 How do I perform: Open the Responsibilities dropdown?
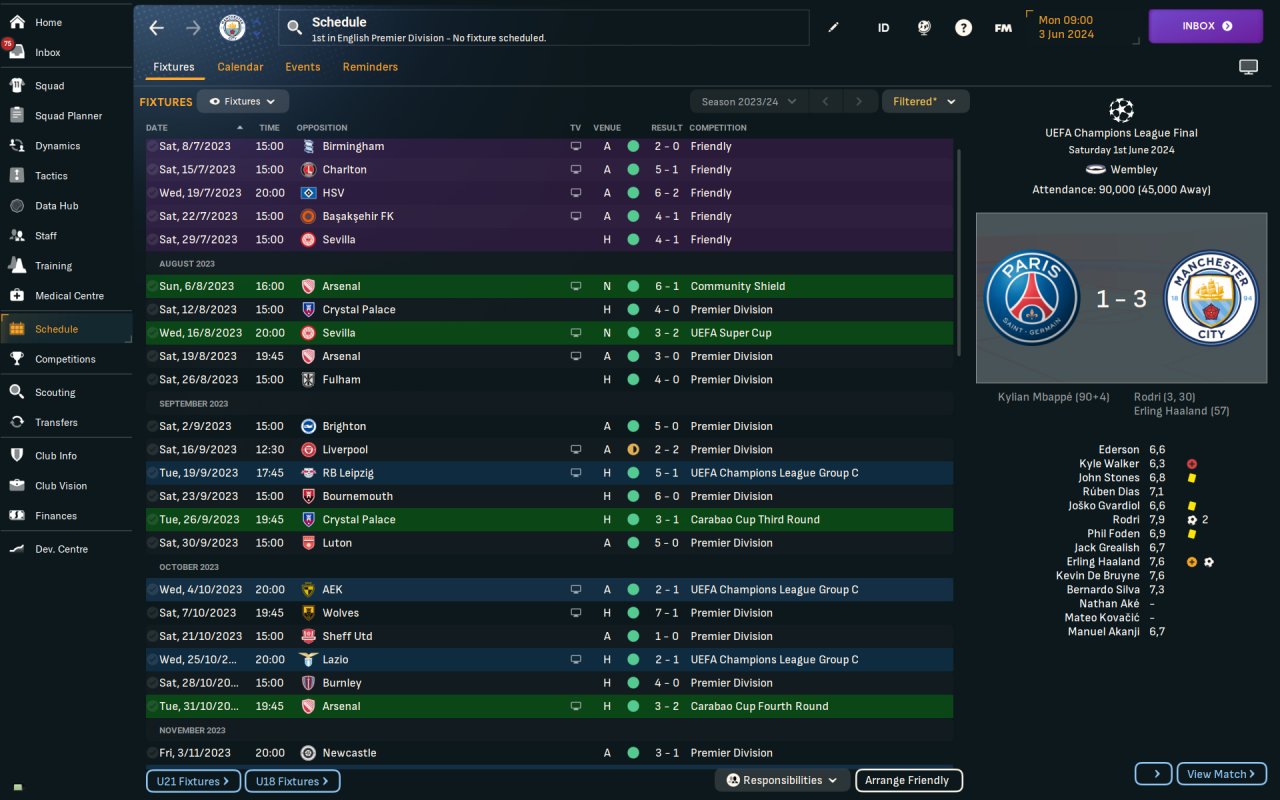(782, 781)
